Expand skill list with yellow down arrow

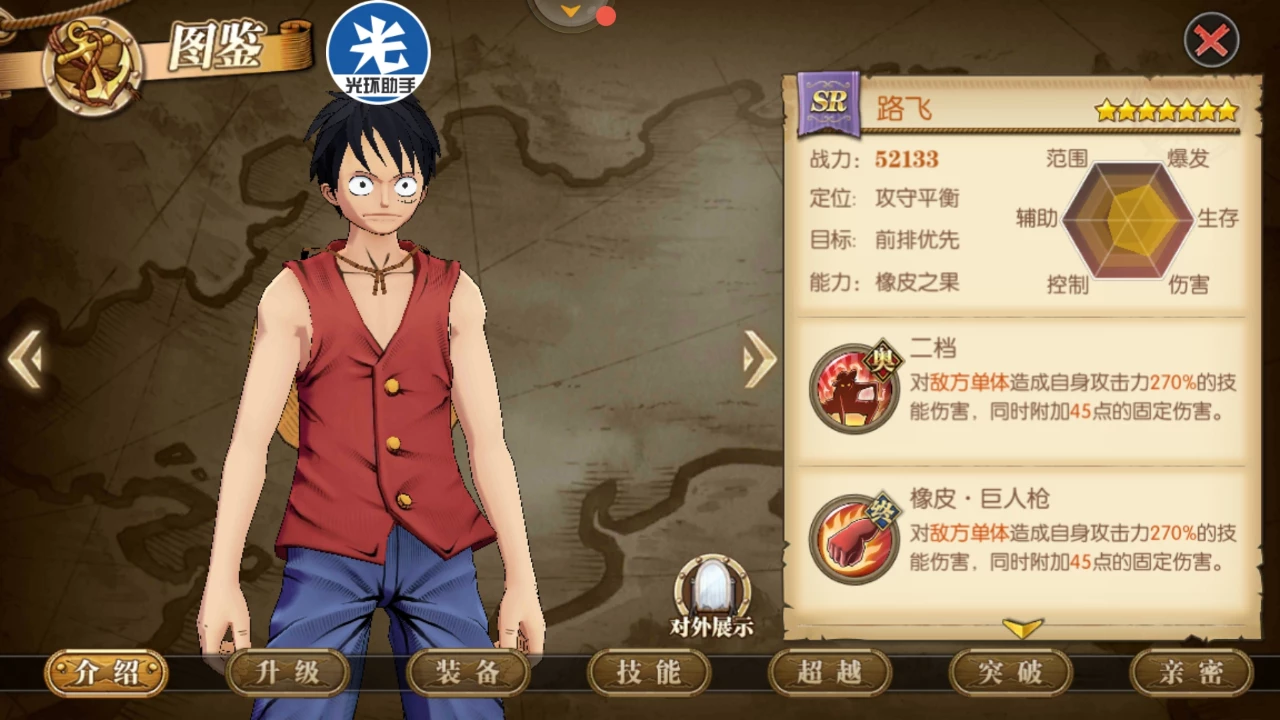coord(1022,628)
